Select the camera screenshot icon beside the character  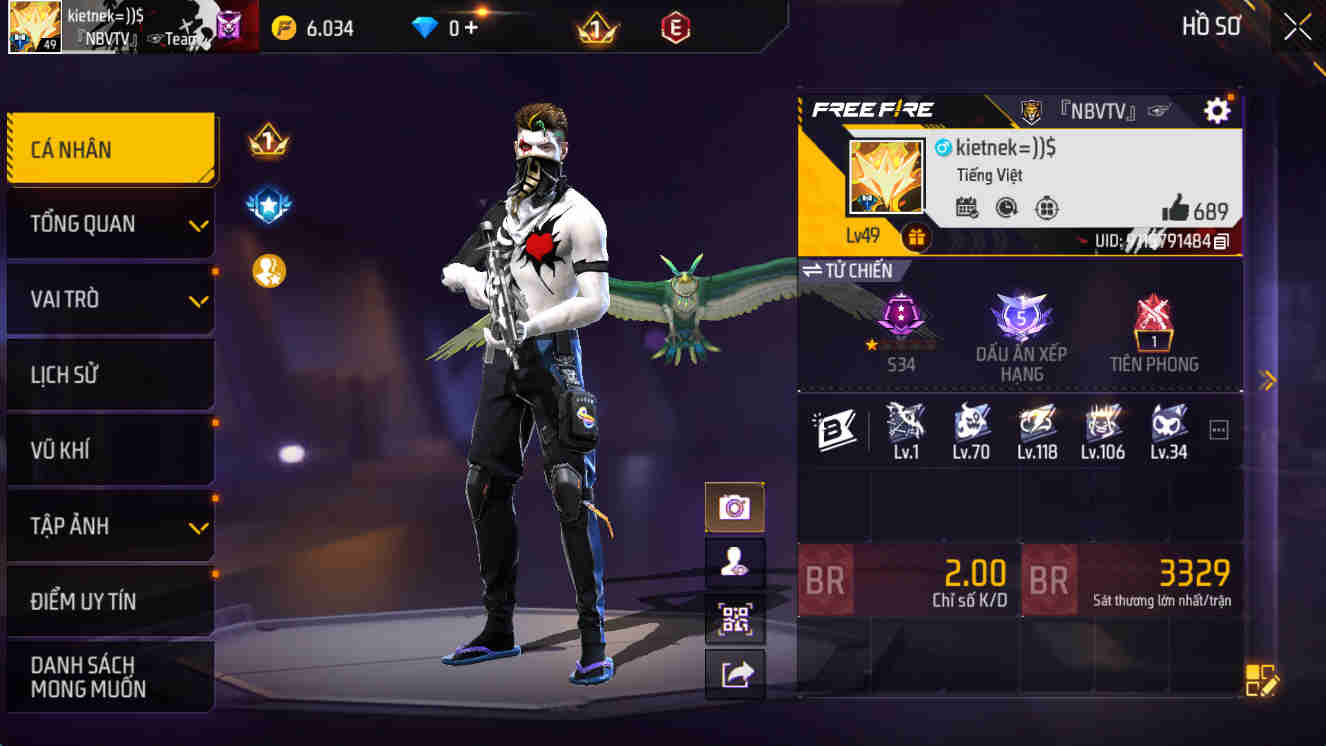736,507
